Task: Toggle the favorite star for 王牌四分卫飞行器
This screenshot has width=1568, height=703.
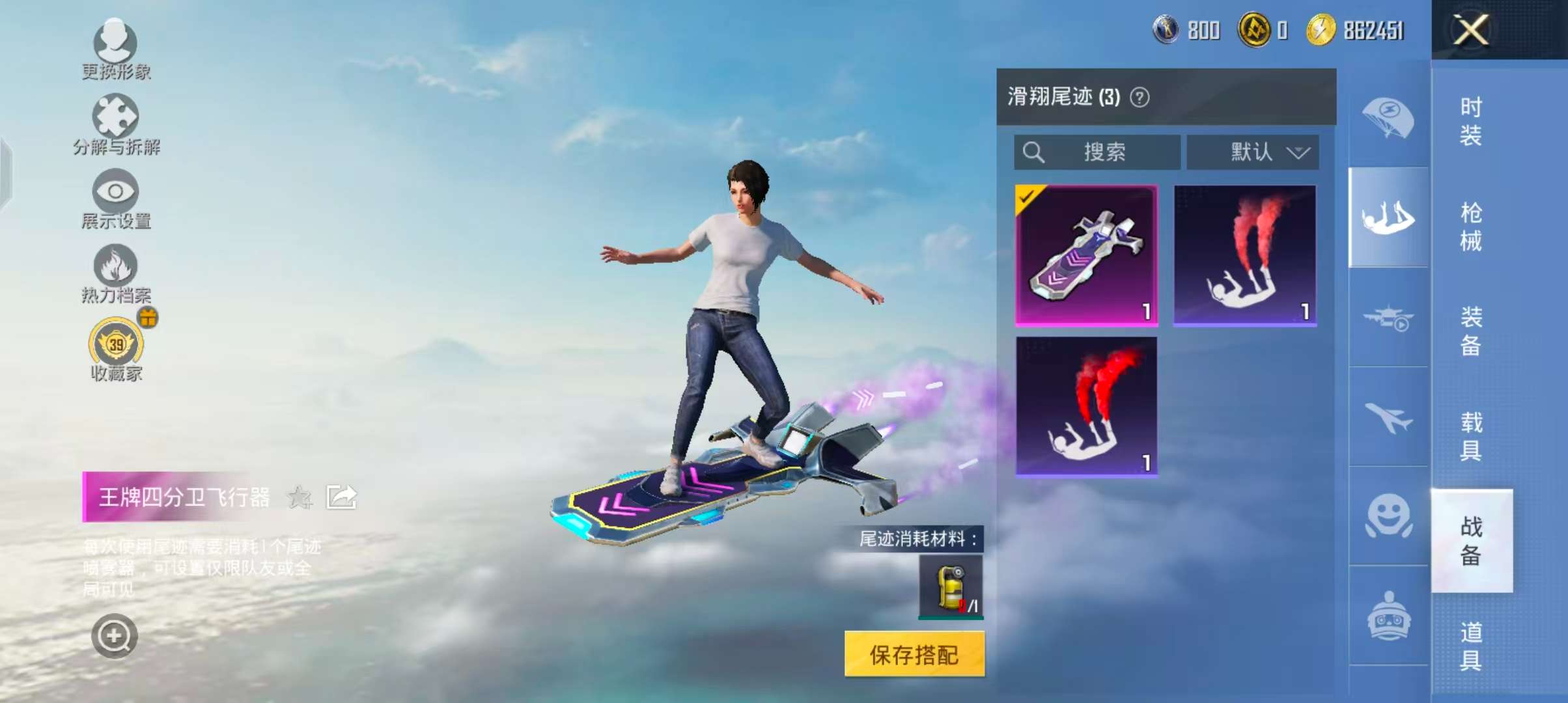Action: 299,497
